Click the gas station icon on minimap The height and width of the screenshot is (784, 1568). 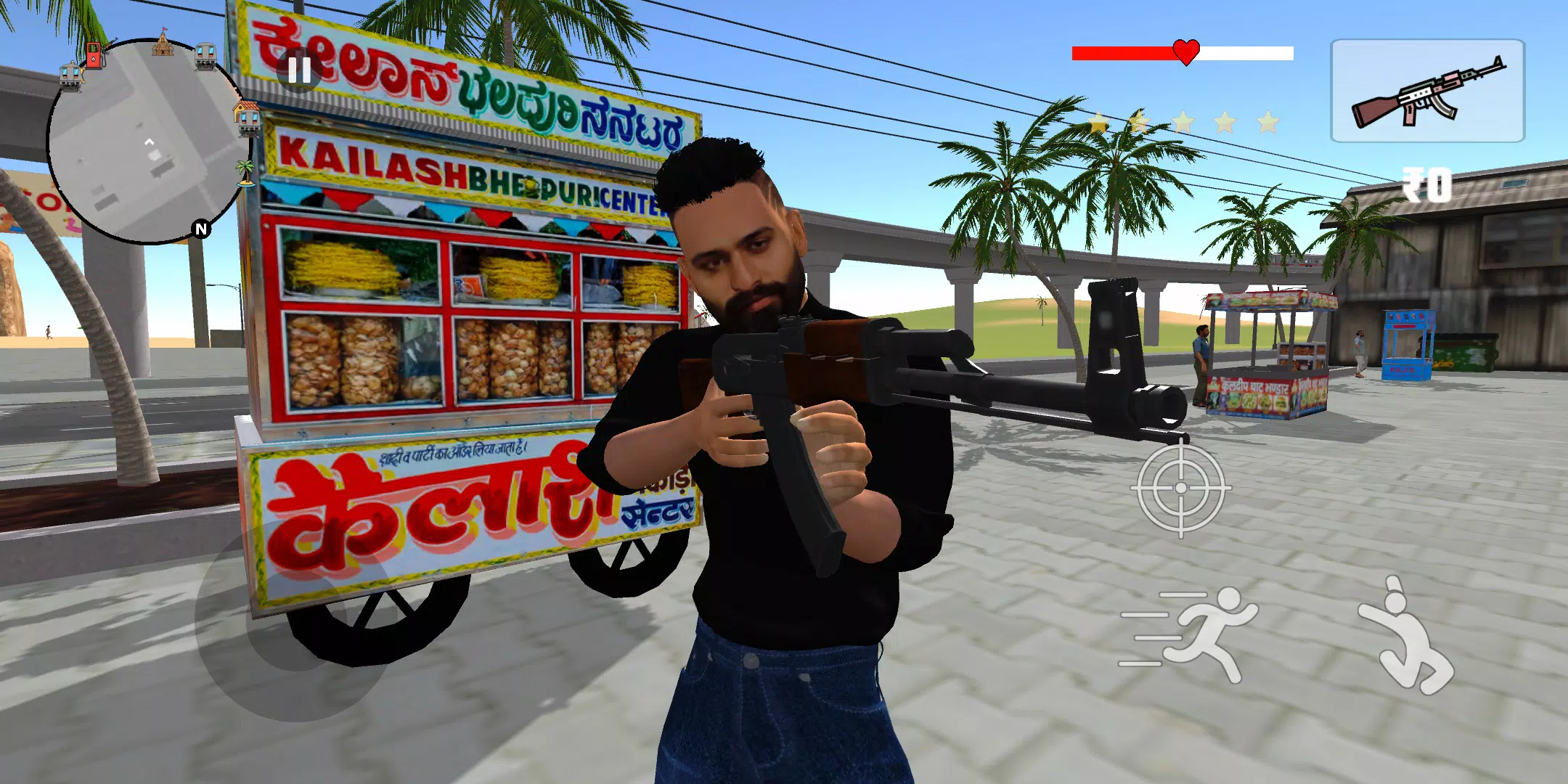point(93,57)
